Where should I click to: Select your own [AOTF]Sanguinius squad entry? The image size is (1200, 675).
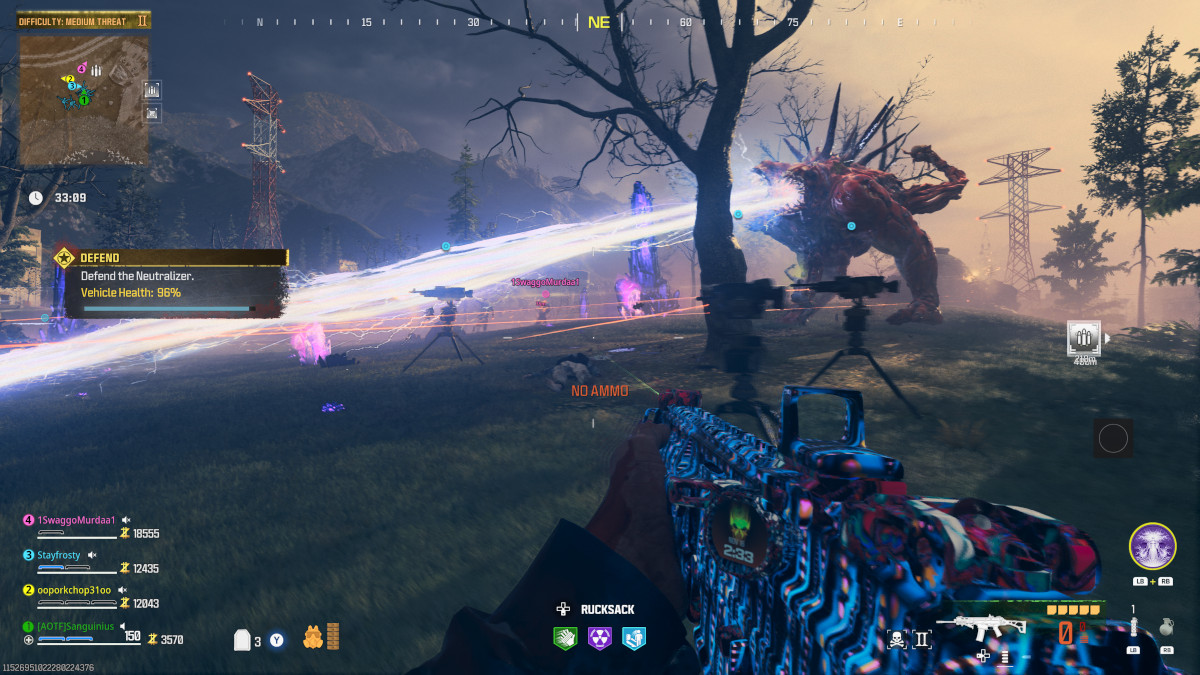point(76,626)
